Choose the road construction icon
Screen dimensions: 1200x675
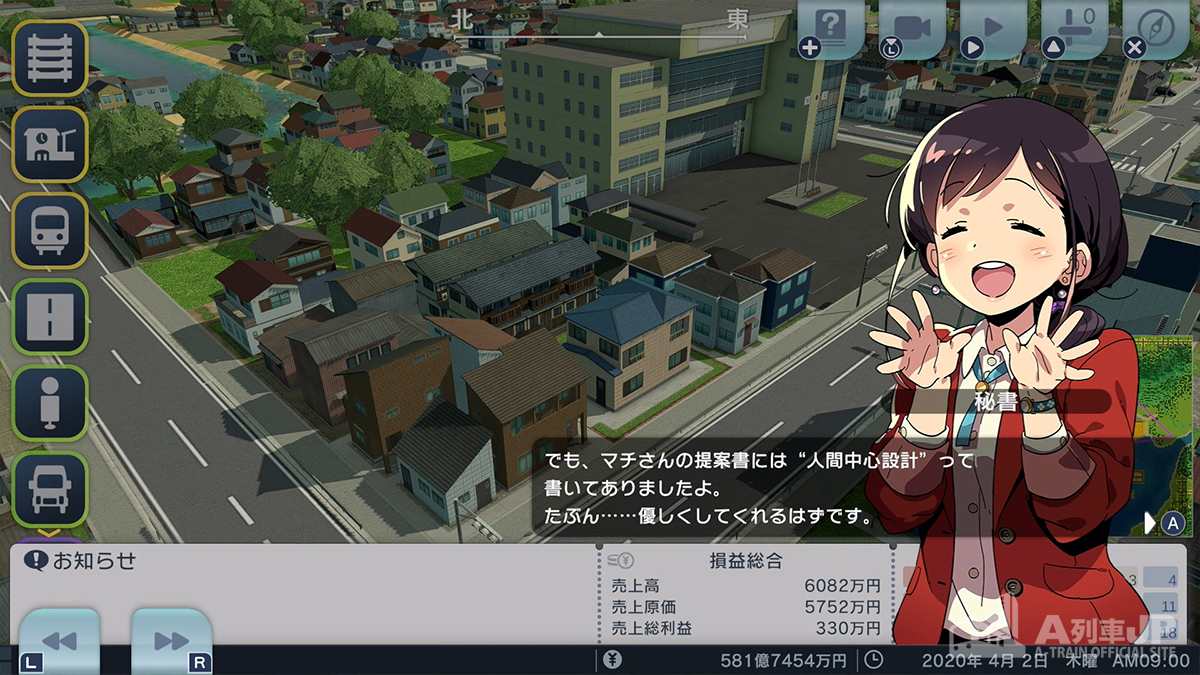[49, 317]
